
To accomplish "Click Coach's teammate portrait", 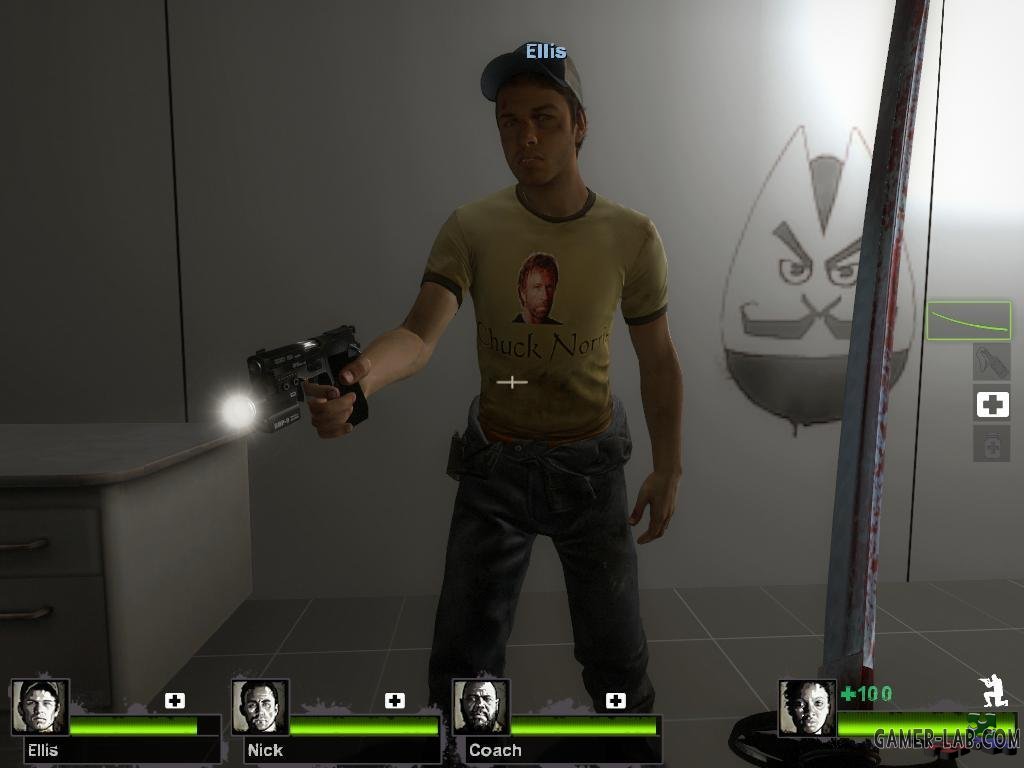I will click(481, 707).
